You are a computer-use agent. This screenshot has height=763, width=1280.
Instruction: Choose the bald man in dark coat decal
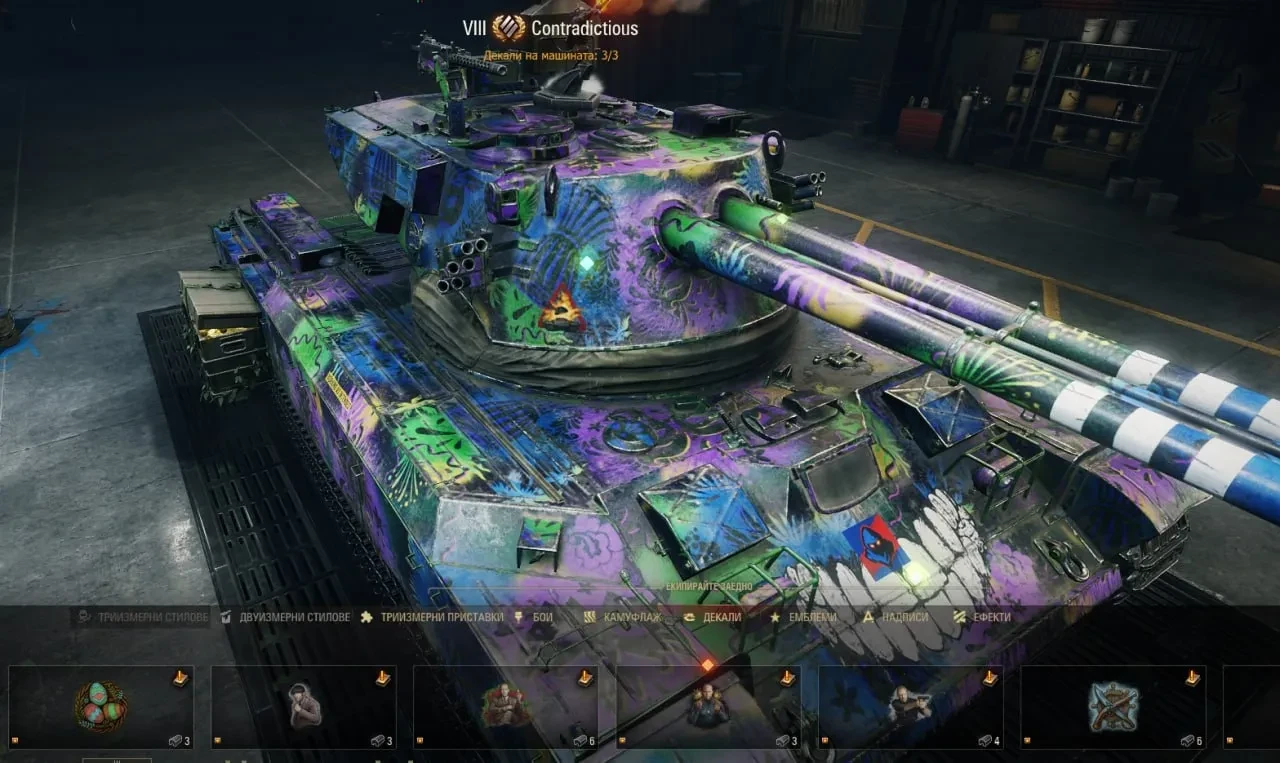click(708, 707)
